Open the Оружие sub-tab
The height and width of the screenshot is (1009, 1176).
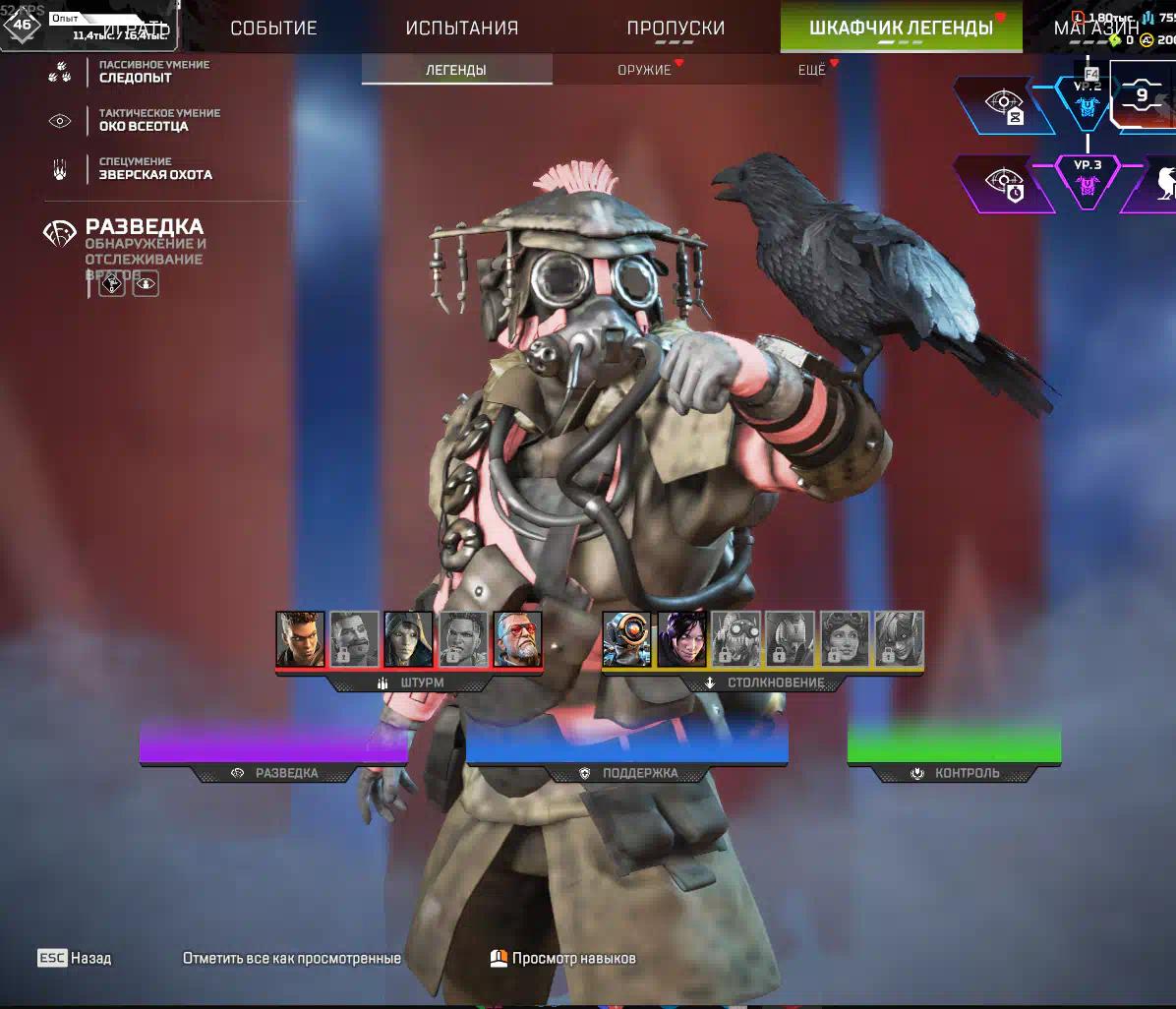(644, 70)
